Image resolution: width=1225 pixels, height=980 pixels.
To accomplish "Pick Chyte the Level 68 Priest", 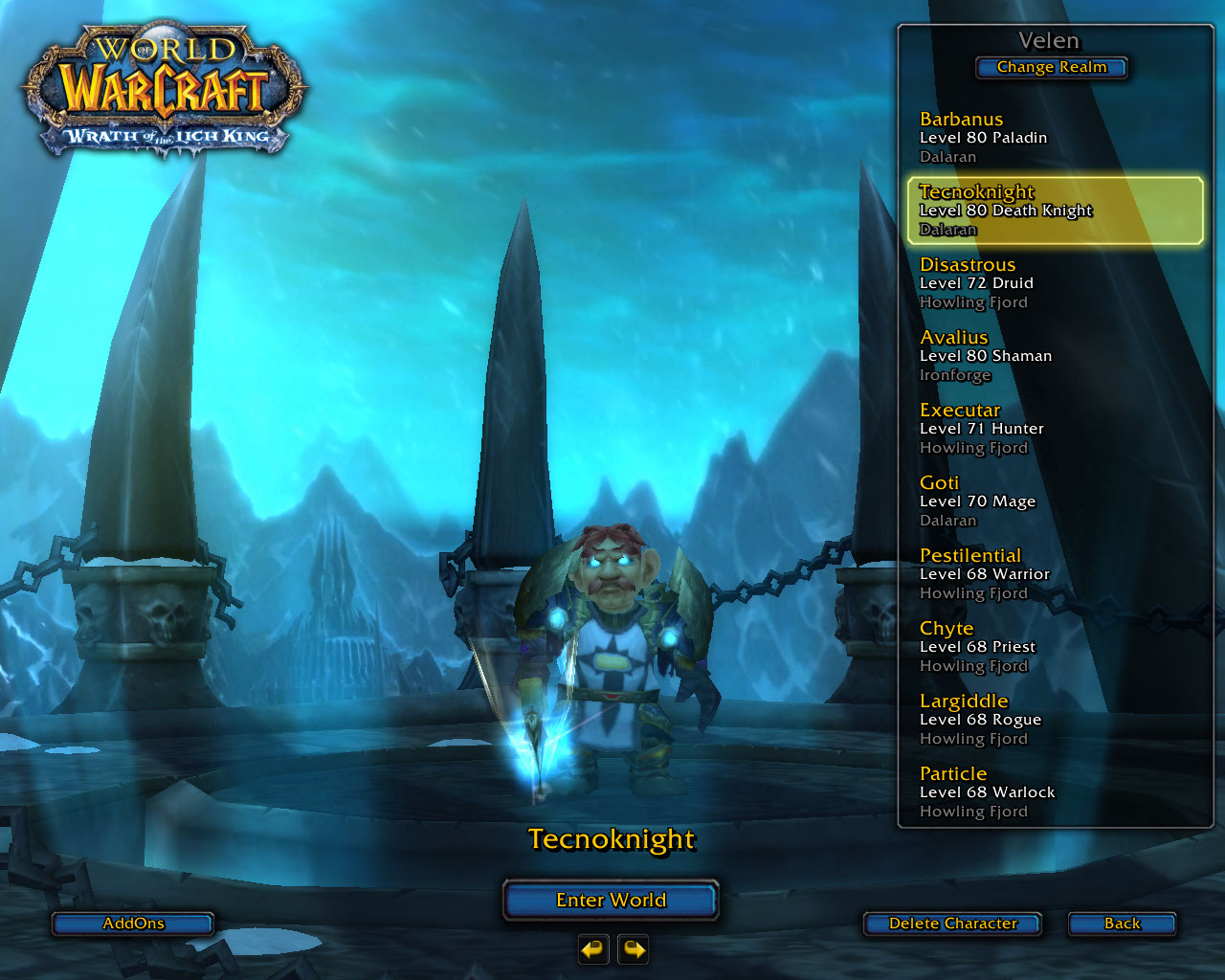I will coord(1053,646).
